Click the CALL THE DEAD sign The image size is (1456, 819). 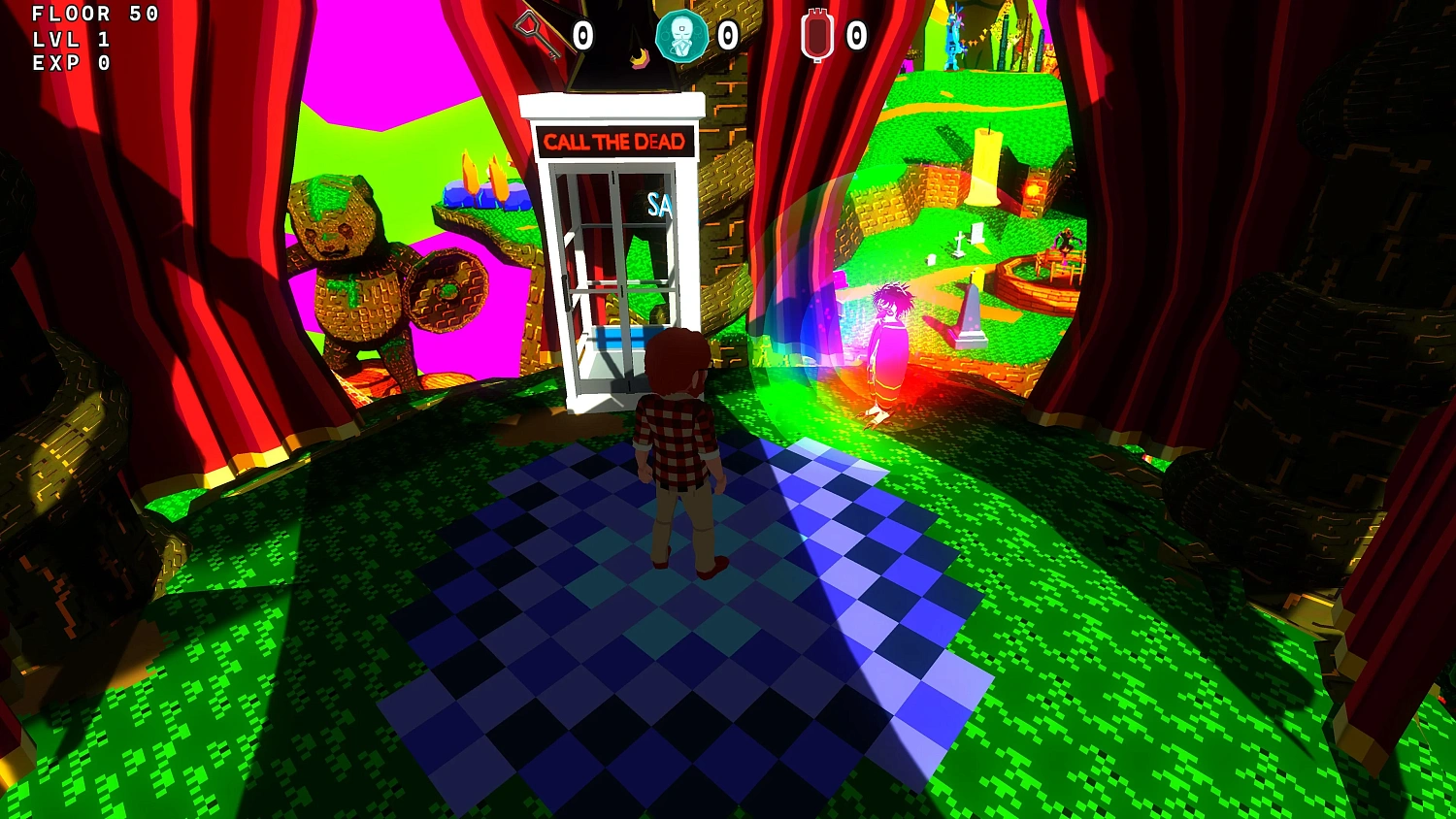[x=614, y=142]
